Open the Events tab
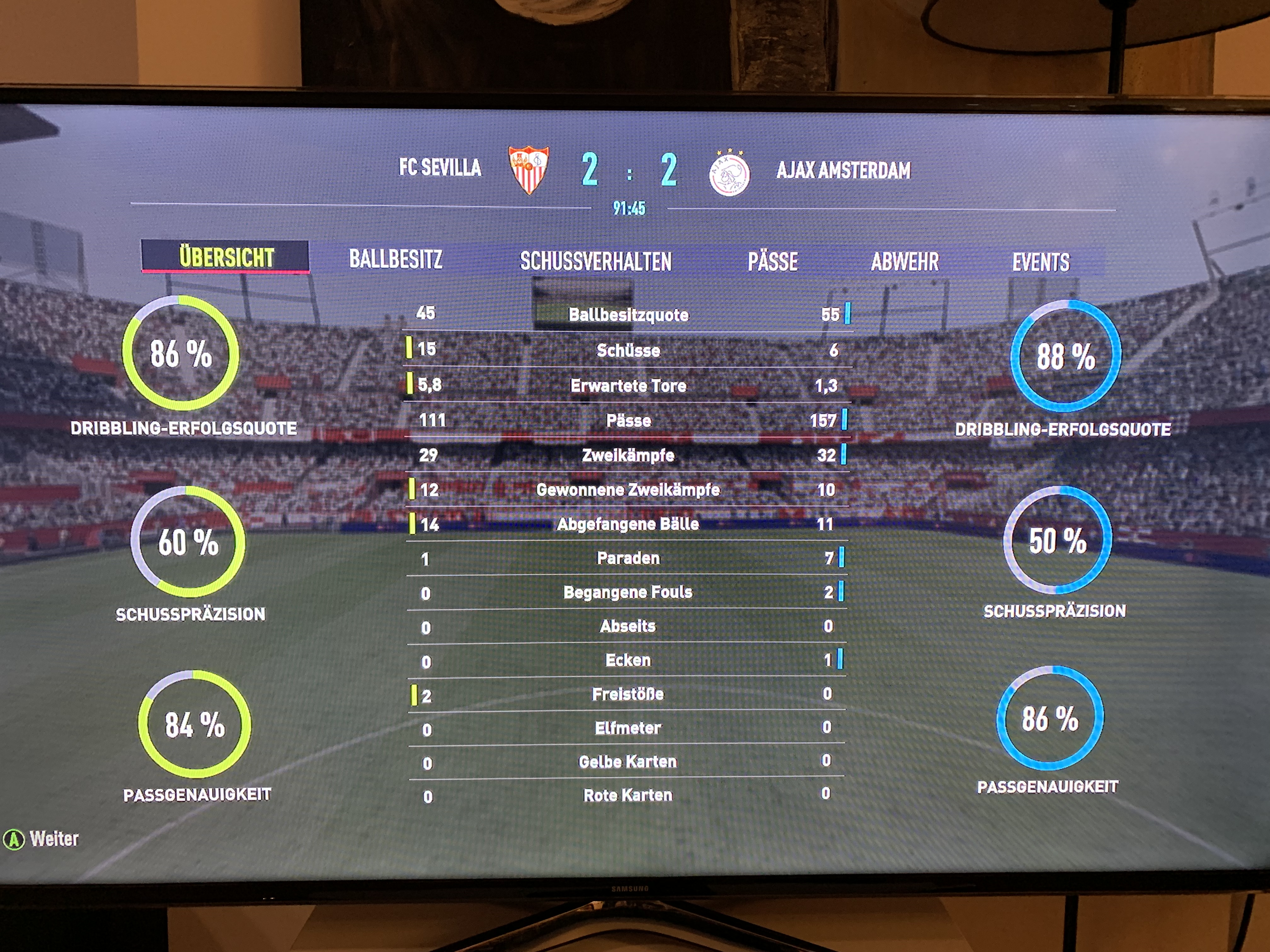 1040,263
